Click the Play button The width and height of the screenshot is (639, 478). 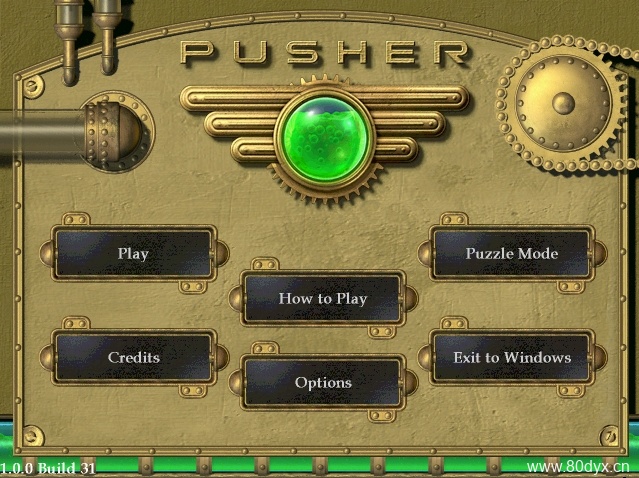(133, 254)
